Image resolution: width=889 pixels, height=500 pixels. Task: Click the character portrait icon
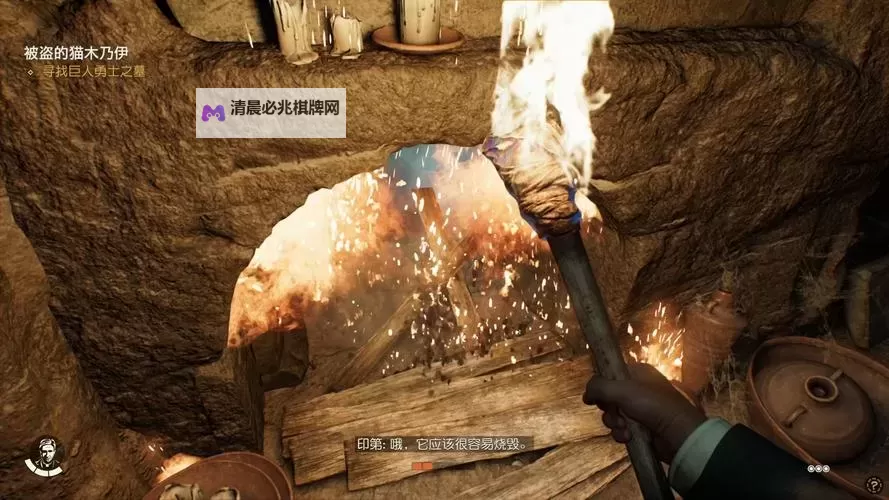[46, 456]
